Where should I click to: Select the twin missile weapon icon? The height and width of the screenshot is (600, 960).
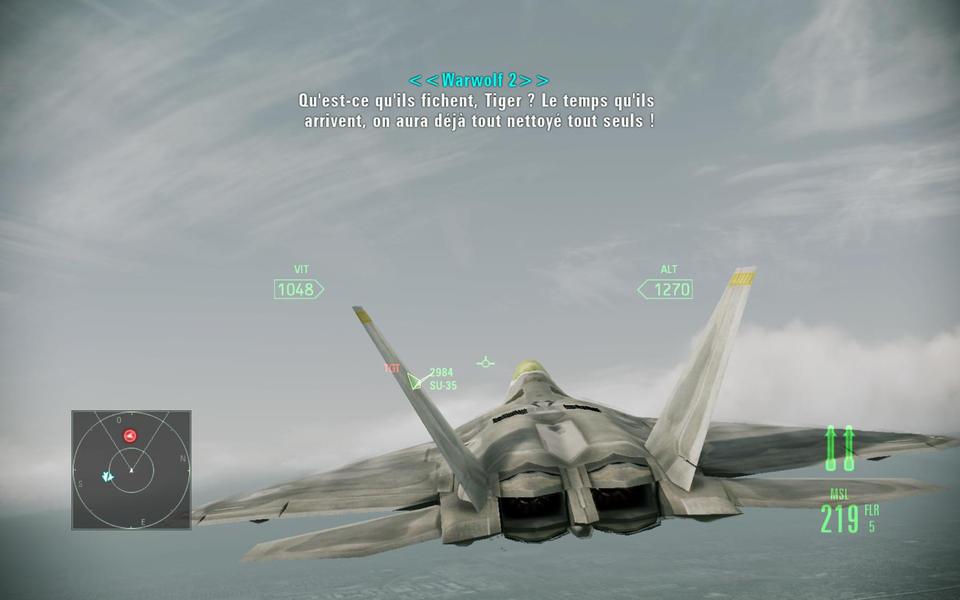coord(839,448)
